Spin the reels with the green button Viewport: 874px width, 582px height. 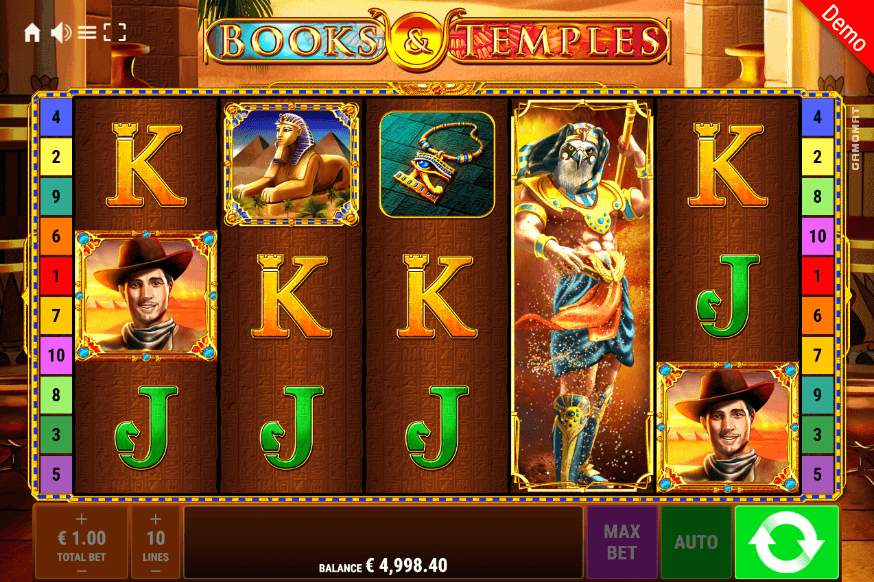pyautogui.click(x=786, y=542)
